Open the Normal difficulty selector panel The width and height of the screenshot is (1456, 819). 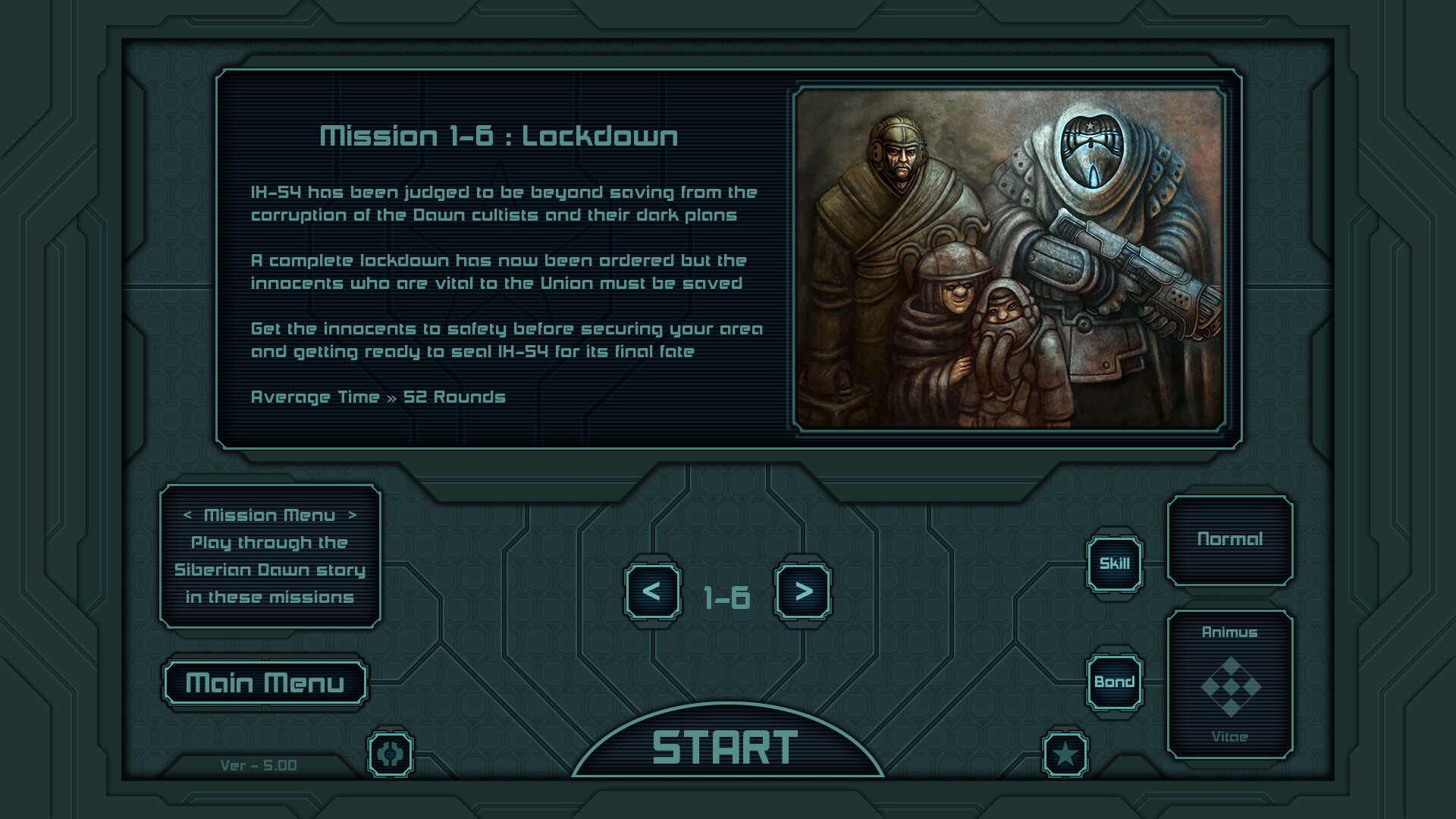click(1232, 538)
